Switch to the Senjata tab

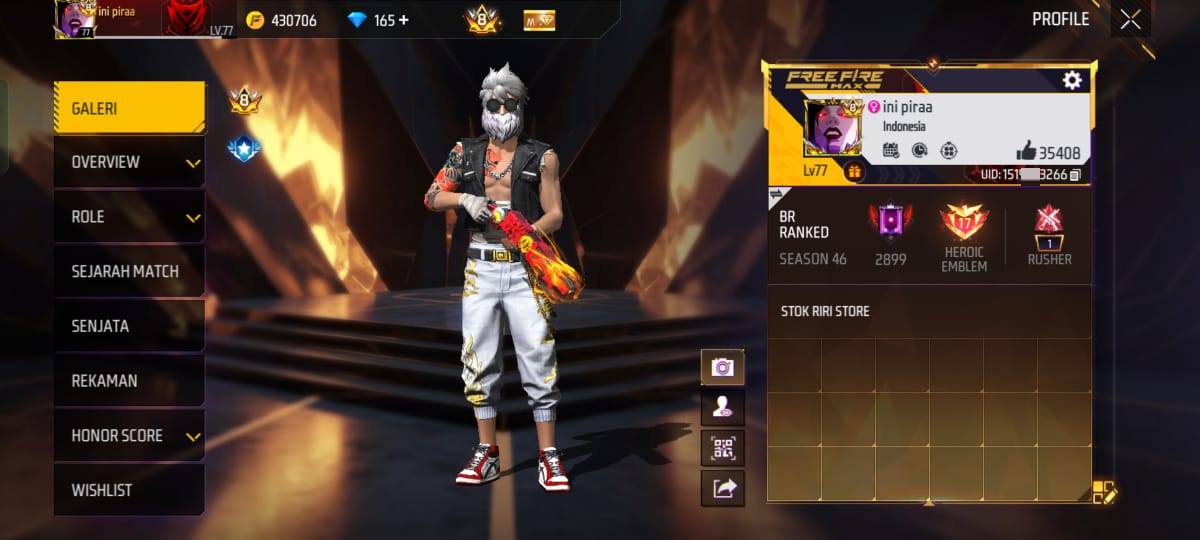tap(129, 326)
